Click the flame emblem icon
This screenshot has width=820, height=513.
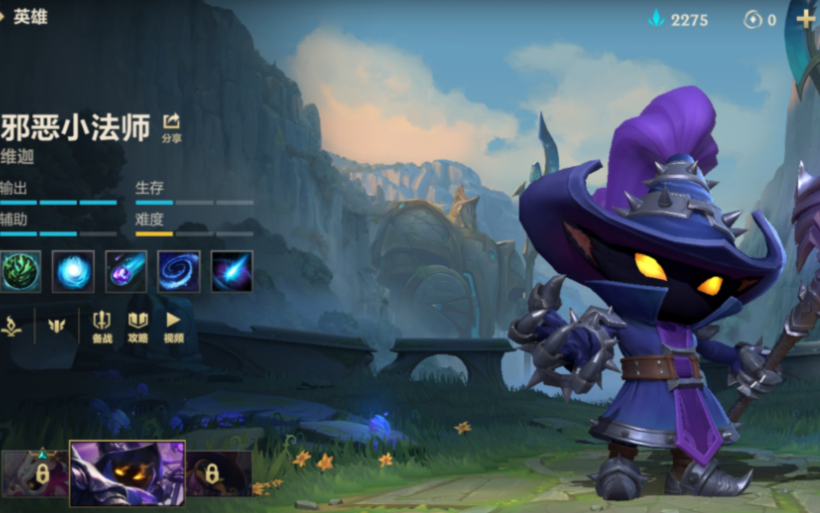tap(11, 326)
